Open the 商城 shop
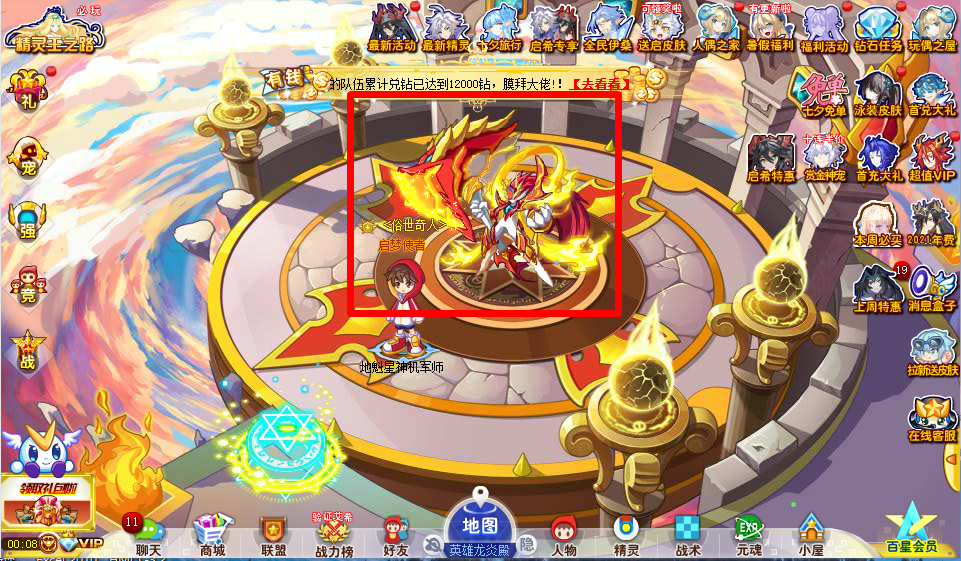The width and height of the screenshot is (961, 561). tap(210, 535)
